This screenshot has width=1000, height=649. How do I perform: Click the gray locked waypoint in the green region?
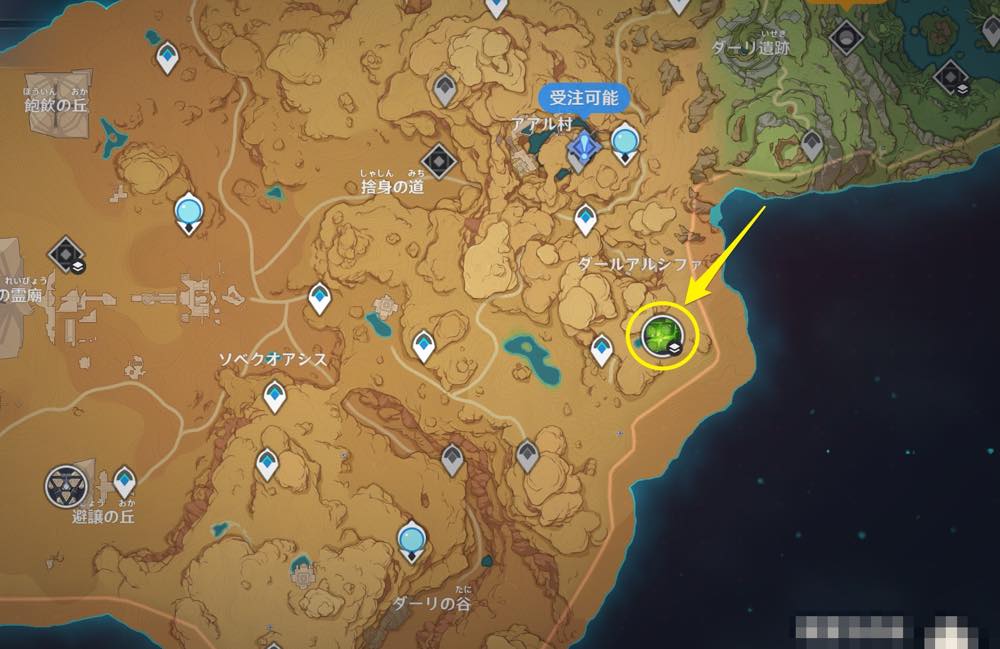coord(812,144)
